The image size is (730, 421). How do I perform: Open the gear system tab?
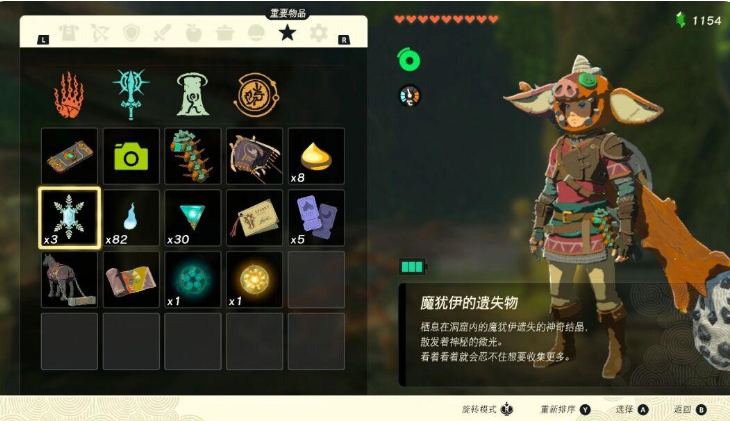click(x=318, y=33)
